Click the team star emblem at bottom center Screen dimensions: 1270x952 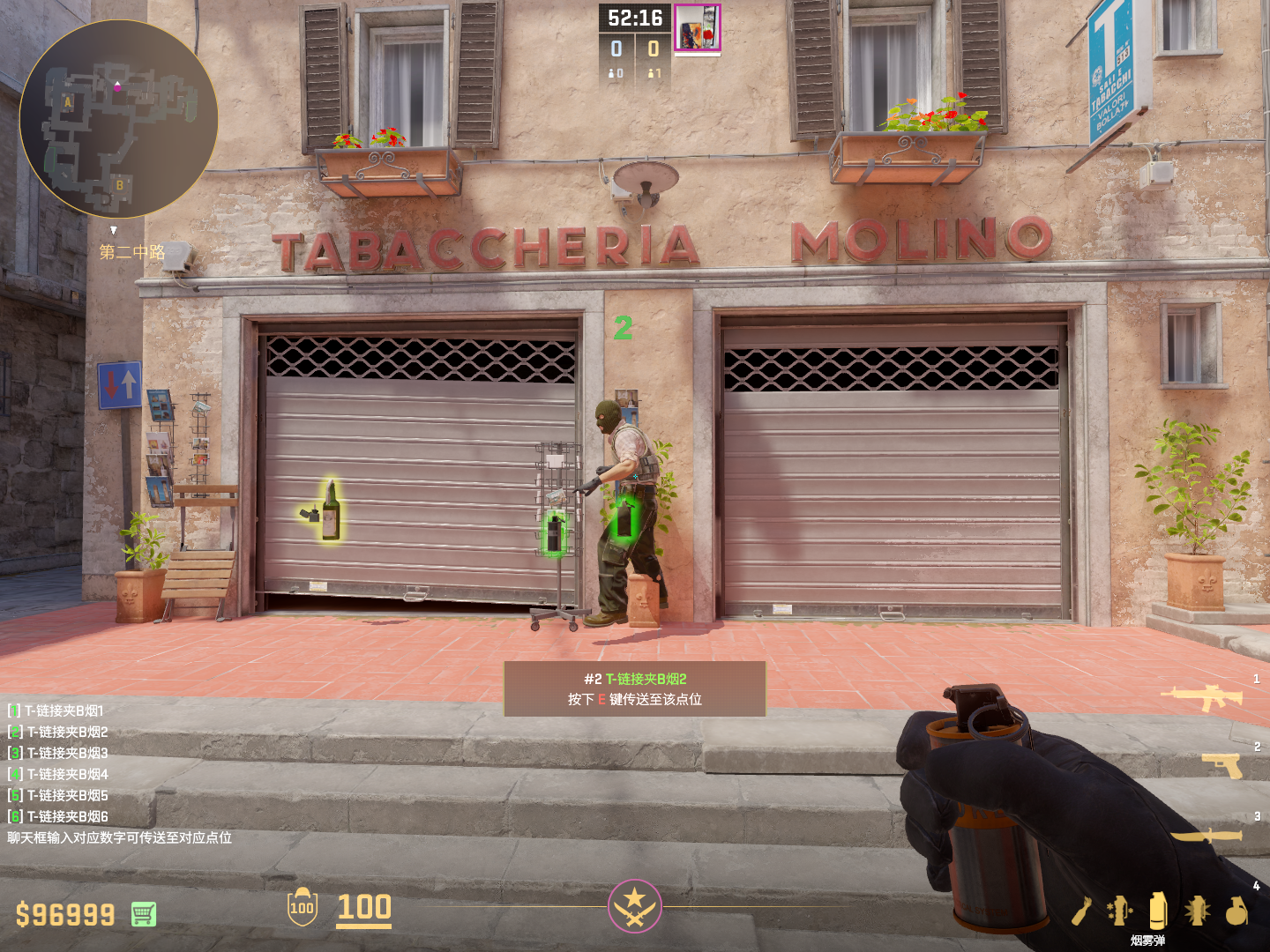[x=634, y=905]
